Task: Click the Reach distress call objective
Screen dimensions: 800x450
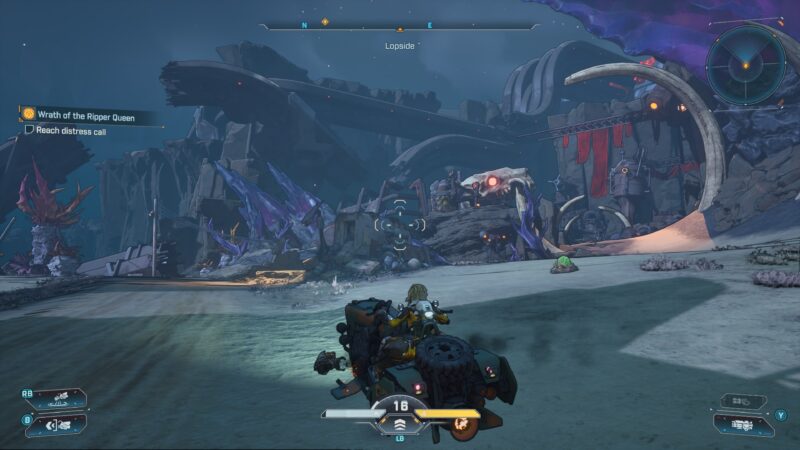Action: tap(60, 129)
